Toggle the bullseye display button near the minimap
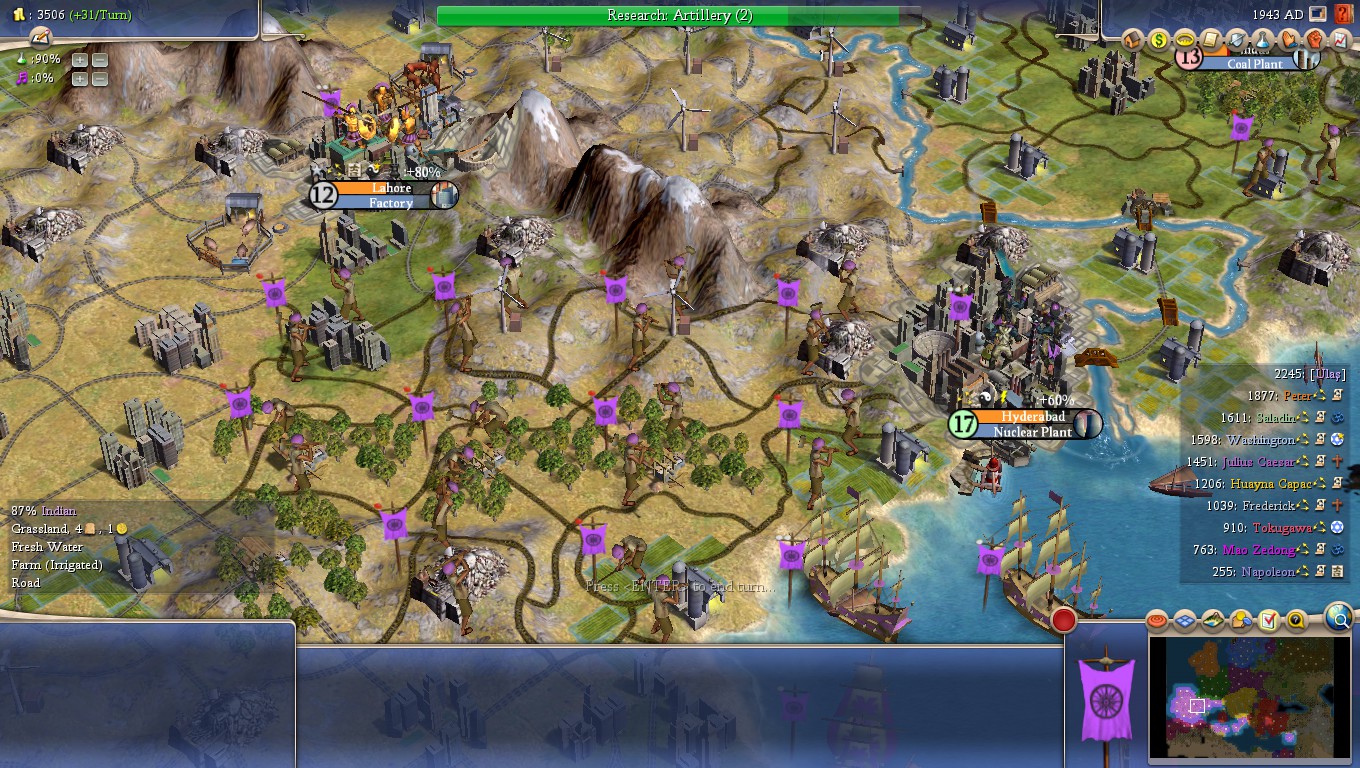The height and width of the screenshot is (768, 1360). click(1157, 620)
